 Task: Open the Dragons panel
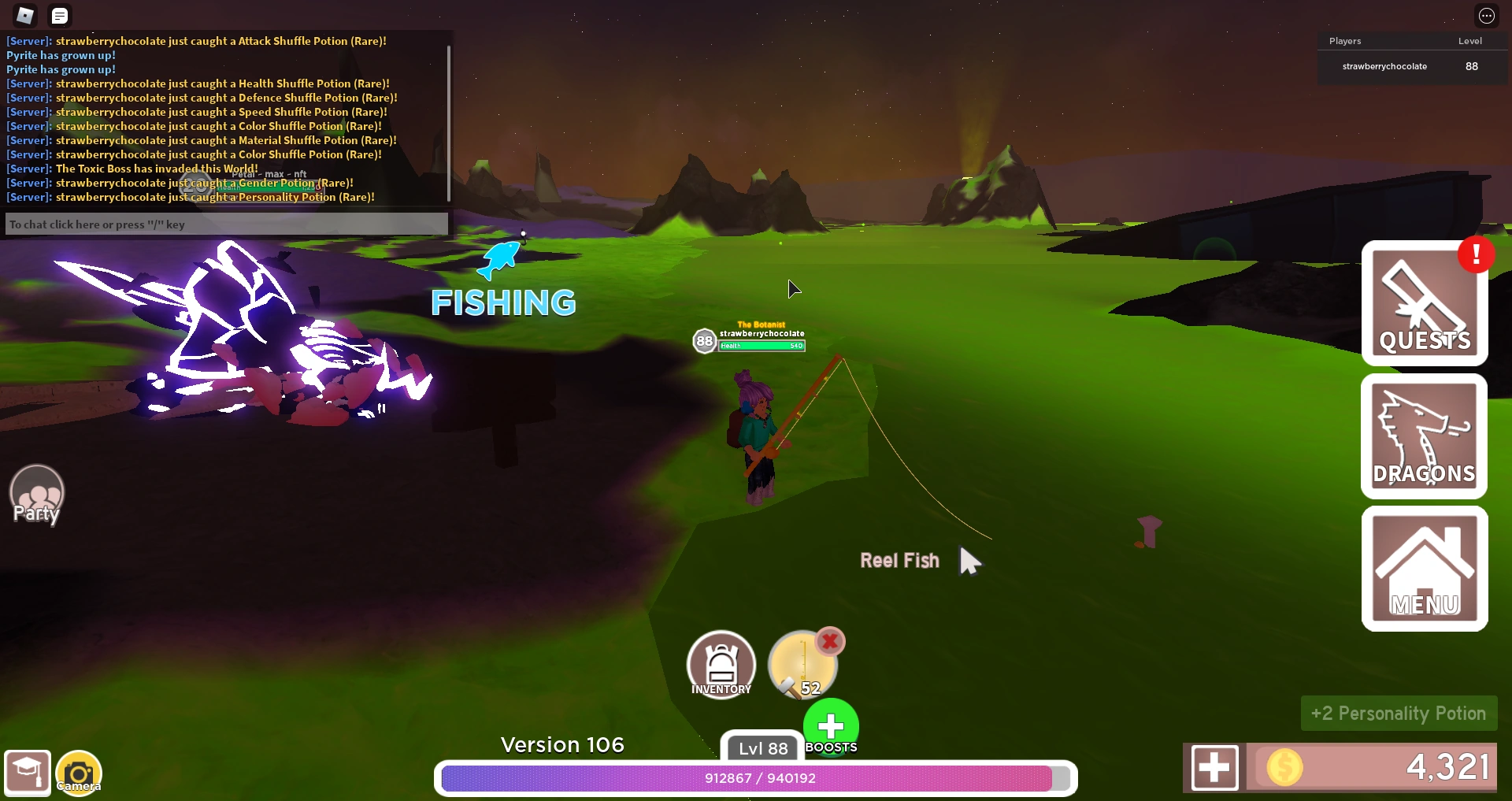click(x=1425, y=436)
